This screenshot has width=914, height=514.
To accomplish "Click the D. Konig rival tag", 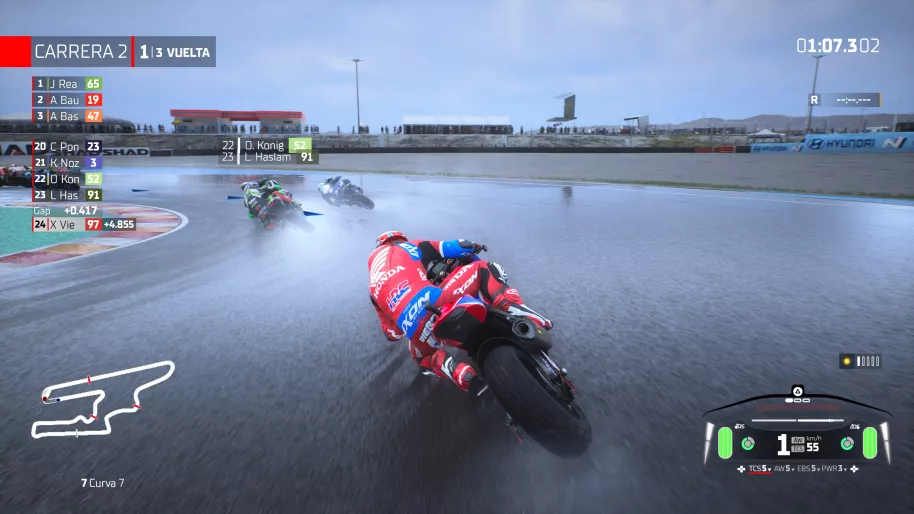I will coord(267,144).
